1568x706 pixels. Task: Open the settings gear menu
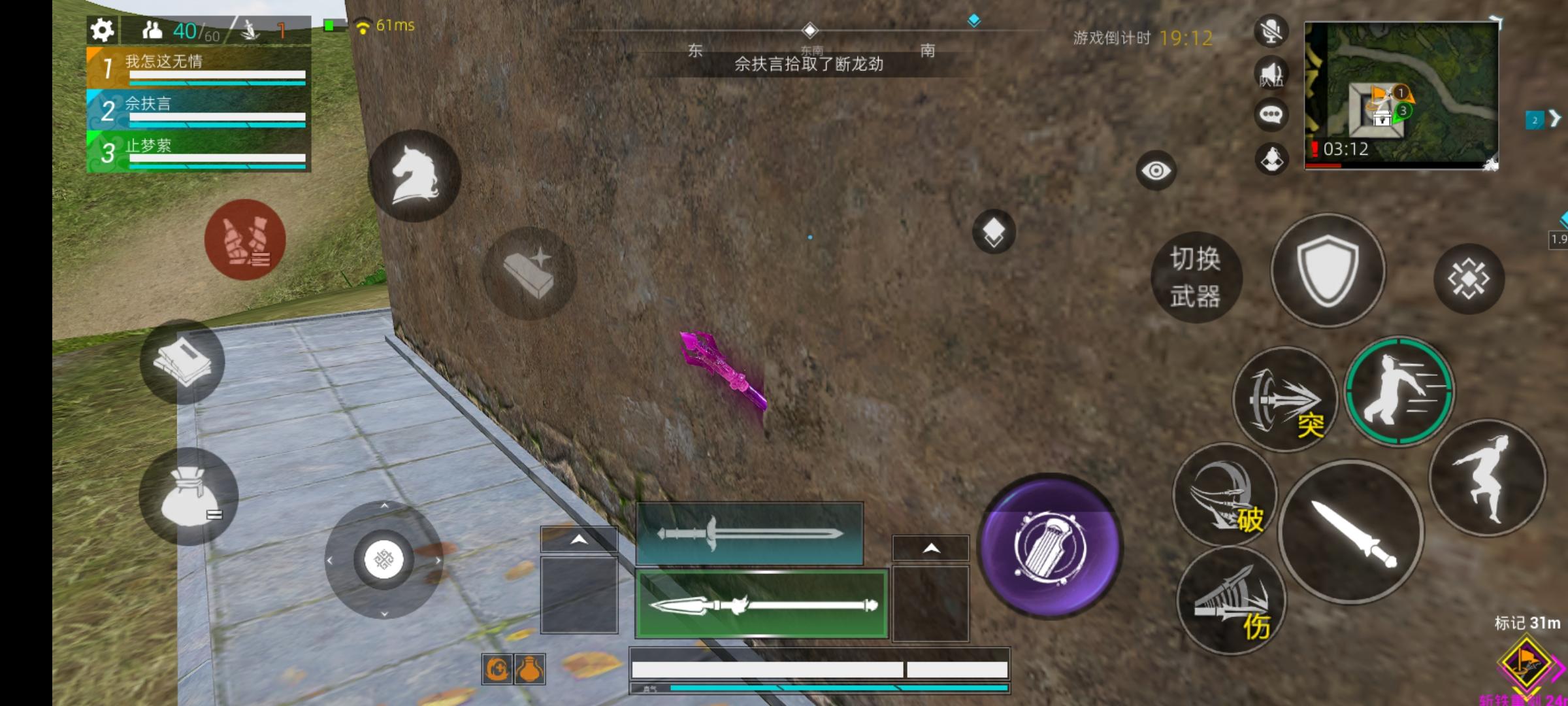103,29
